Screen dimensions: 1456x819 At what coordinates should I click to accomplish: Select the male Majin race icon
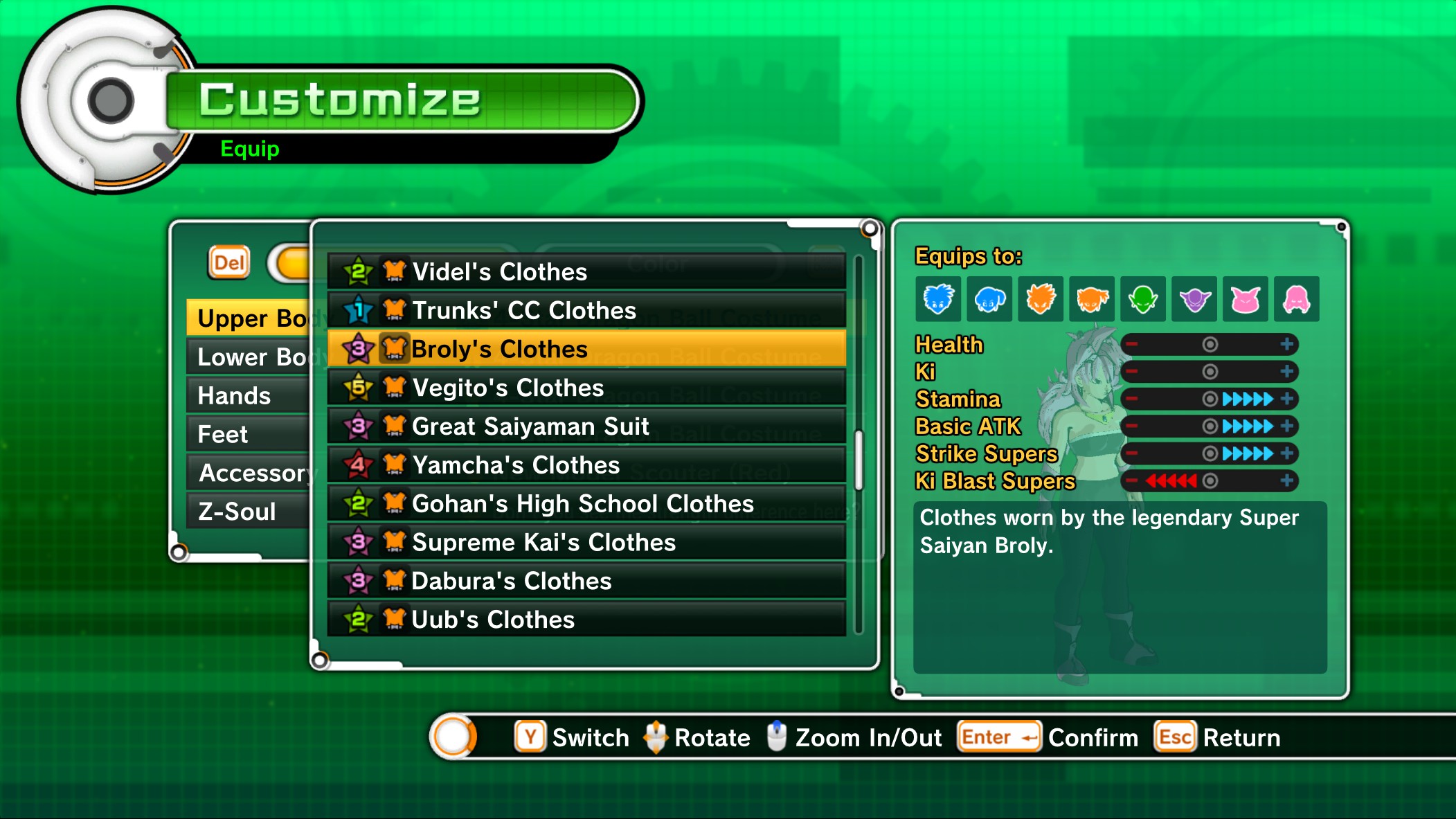(x=1245, y=300)
